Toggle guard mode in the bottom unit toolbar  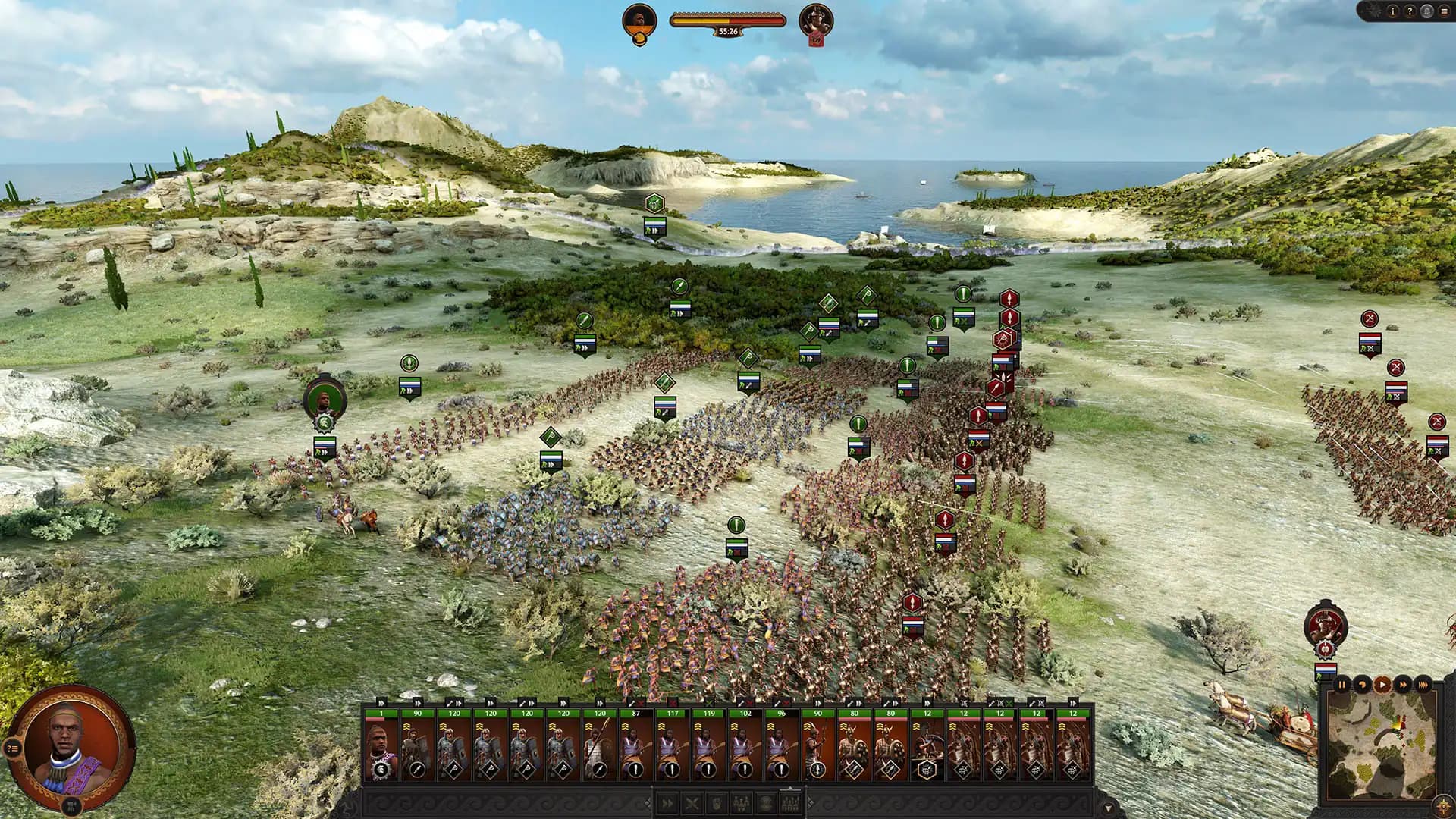766,802
